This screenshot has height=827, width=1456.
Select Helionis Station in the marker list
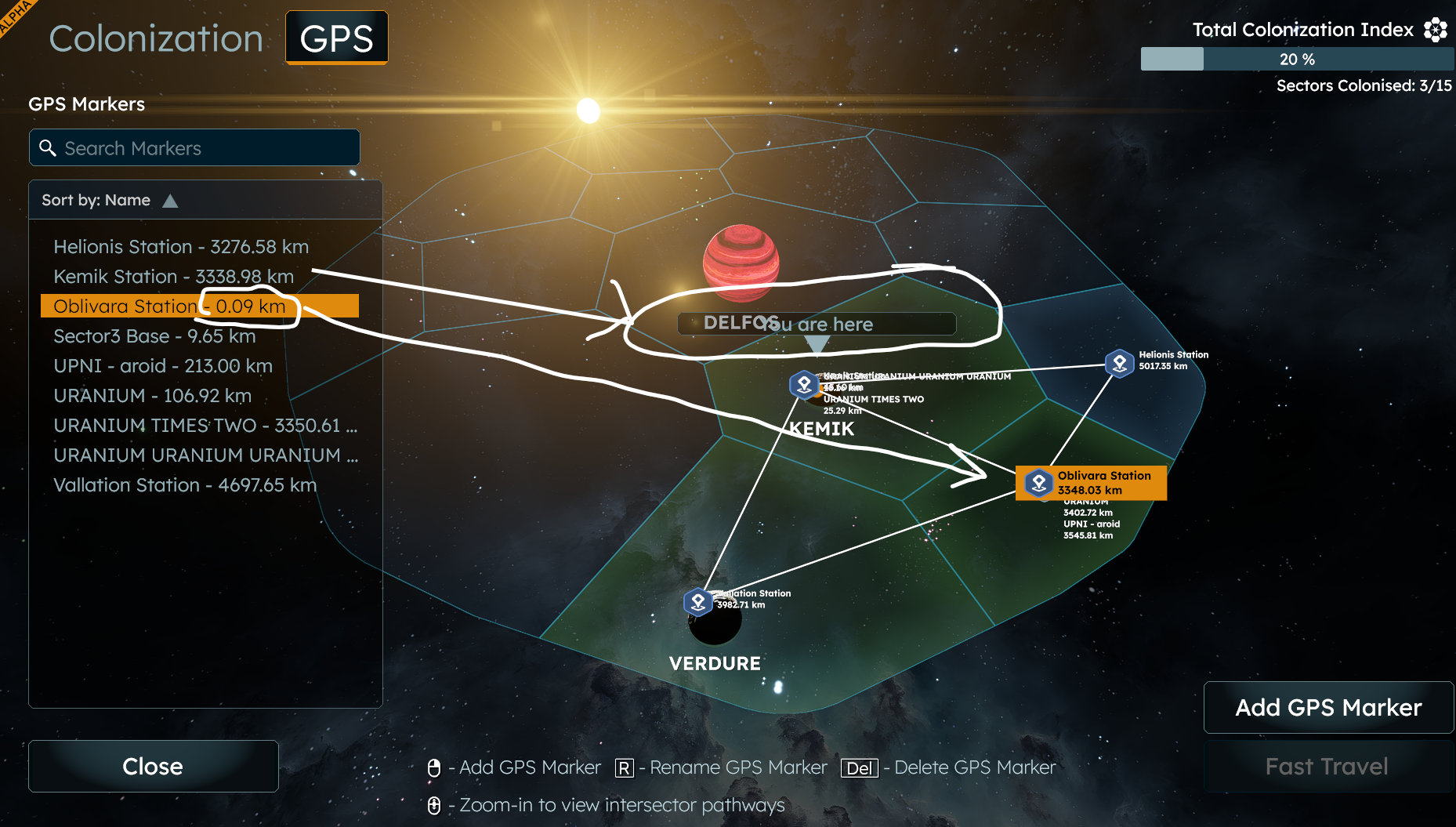(x=181, y=247)
